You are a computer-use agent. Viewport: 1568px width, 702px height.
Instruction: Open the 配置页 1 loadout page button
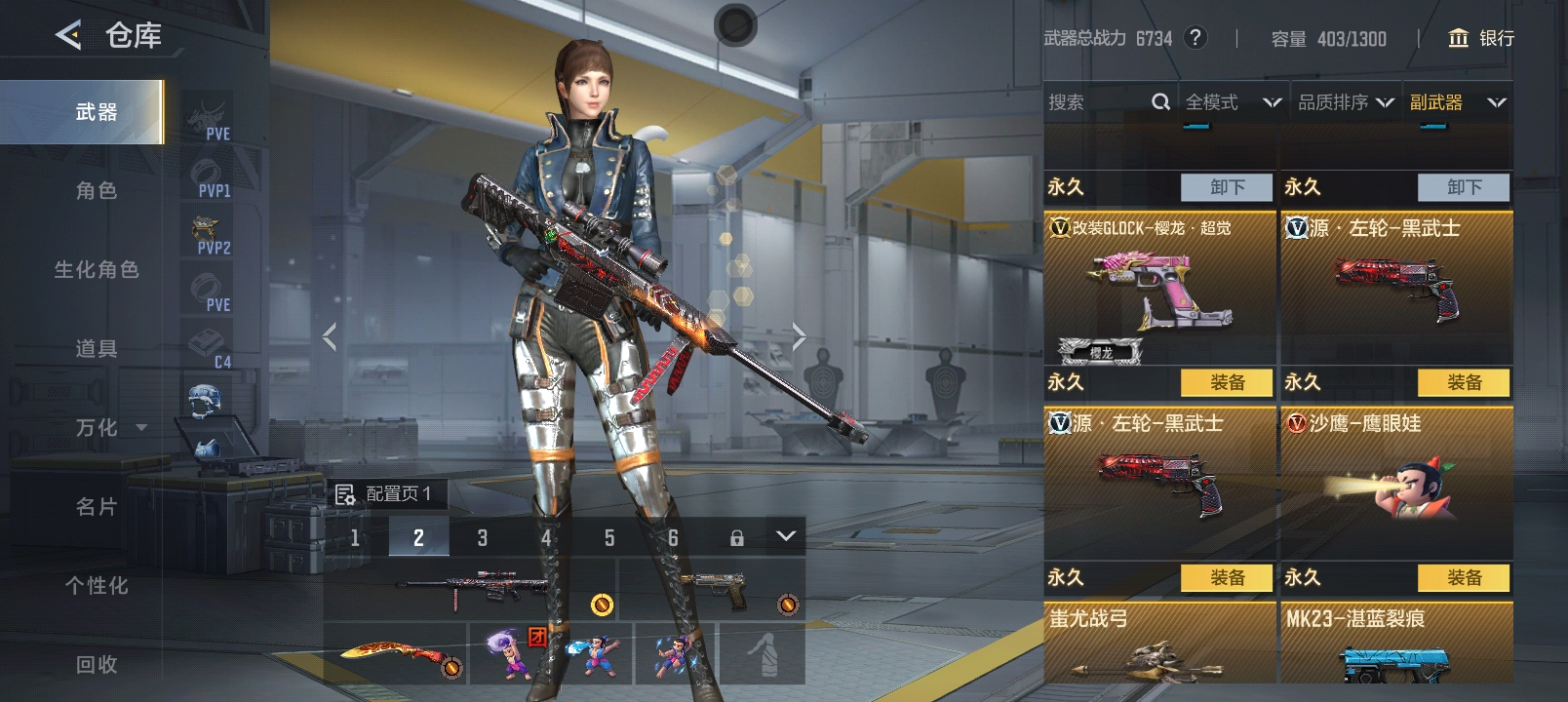point(386,494)
